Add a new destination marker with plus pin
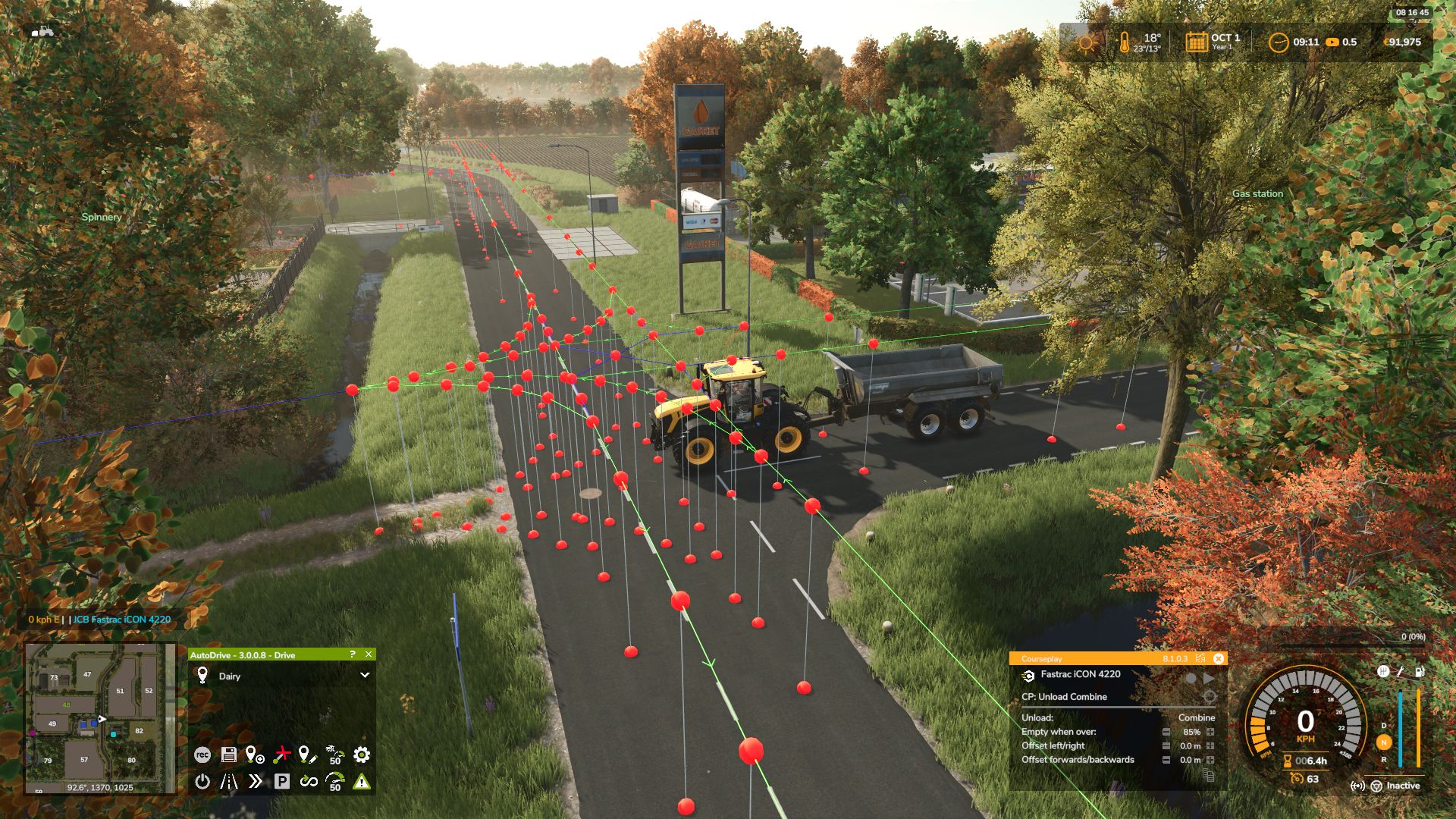 point(255,755)
